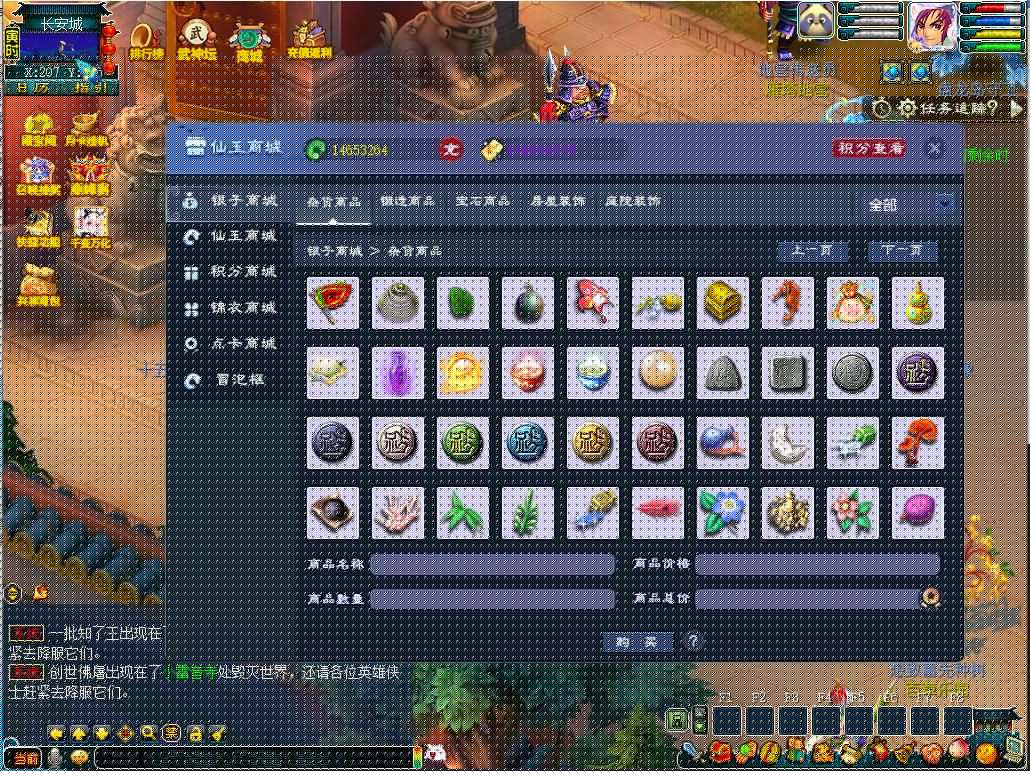Image resolution: width=1030 pixels, height=771 pixels.
Task: Select the golden treasure chest item
Action: coord(723,303)
